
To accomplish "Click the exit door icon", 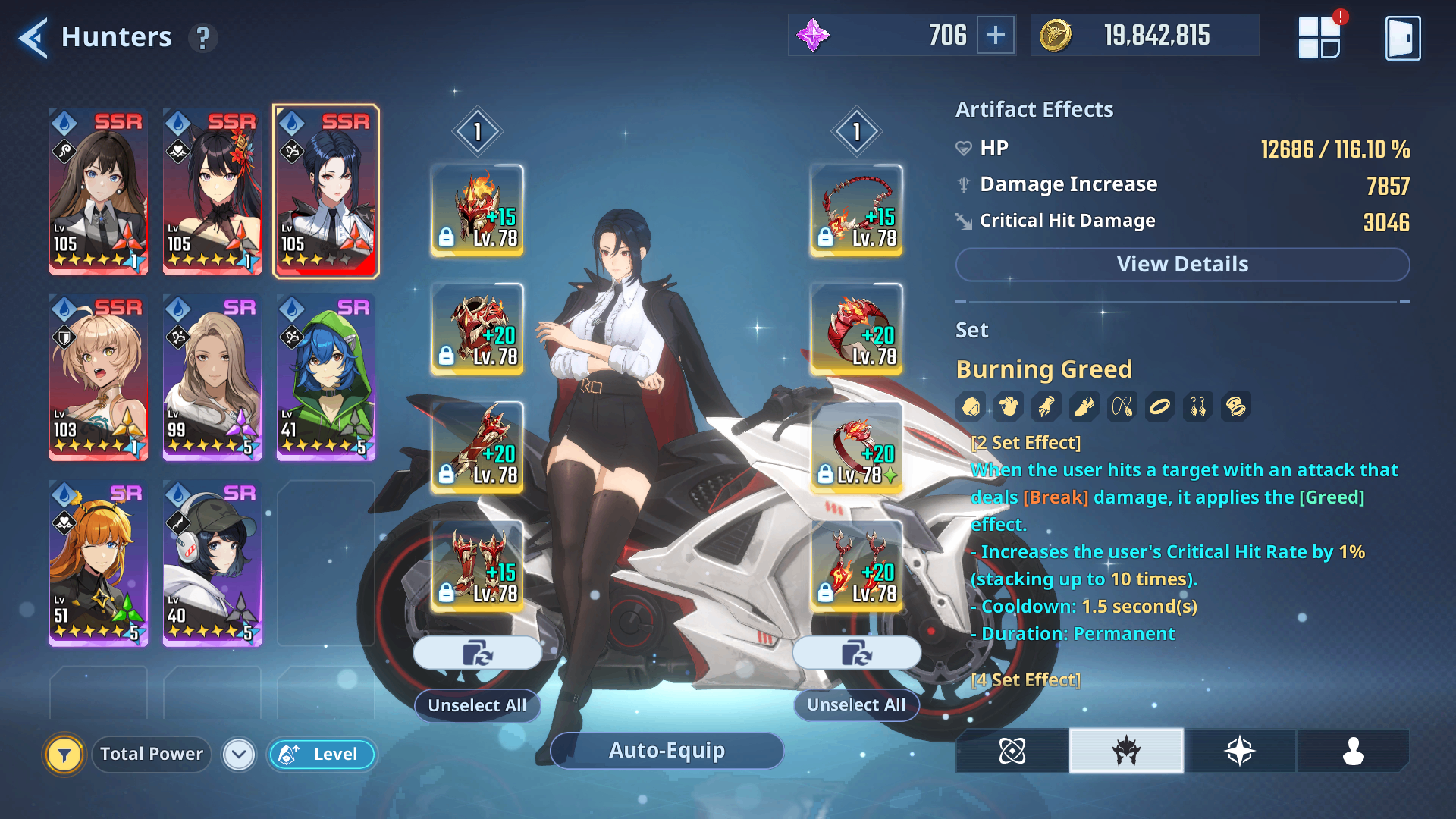I will (x=1402, y=38).
